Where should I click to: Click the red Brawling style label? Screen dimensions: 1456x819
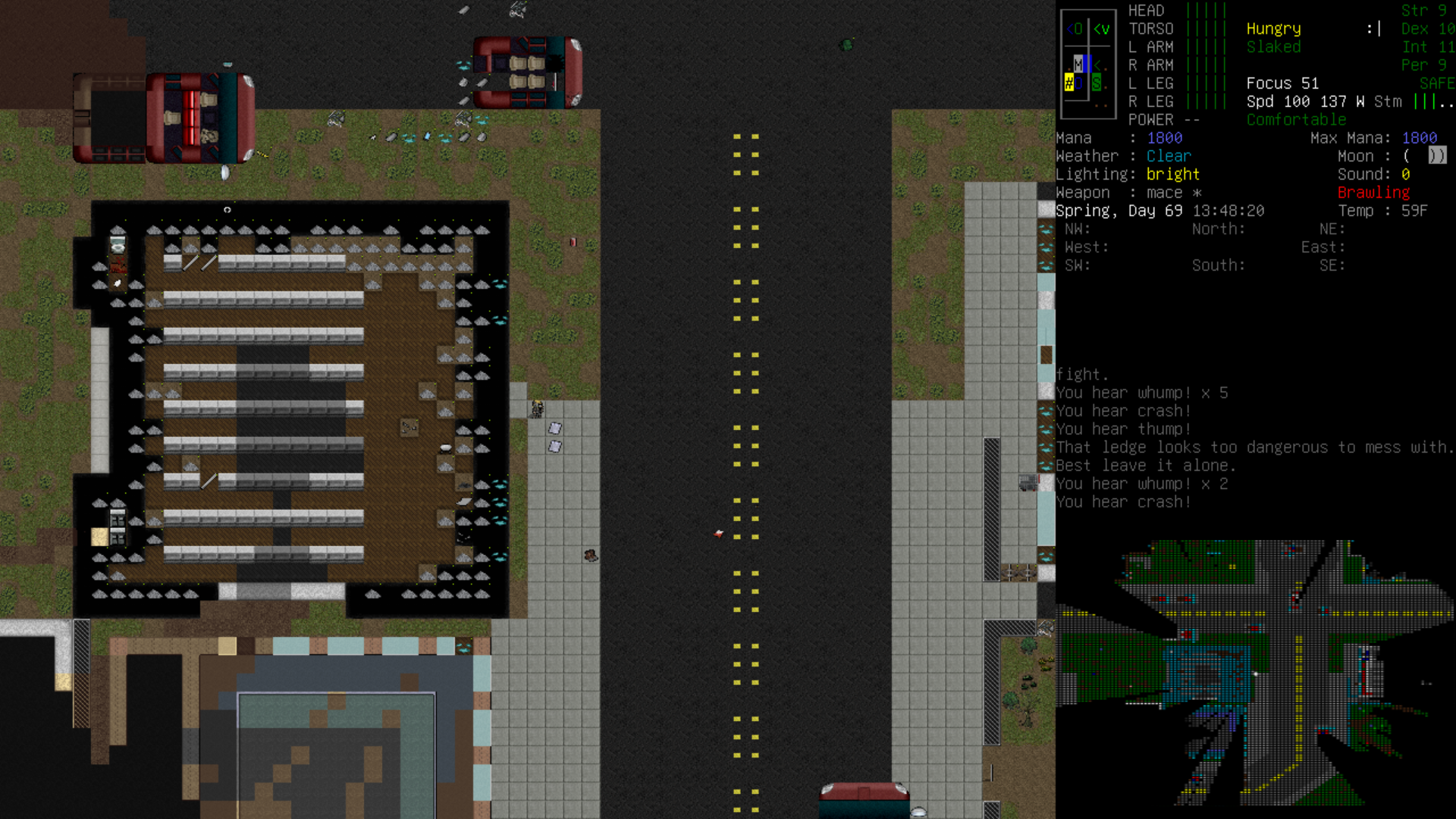(1373, 193)
